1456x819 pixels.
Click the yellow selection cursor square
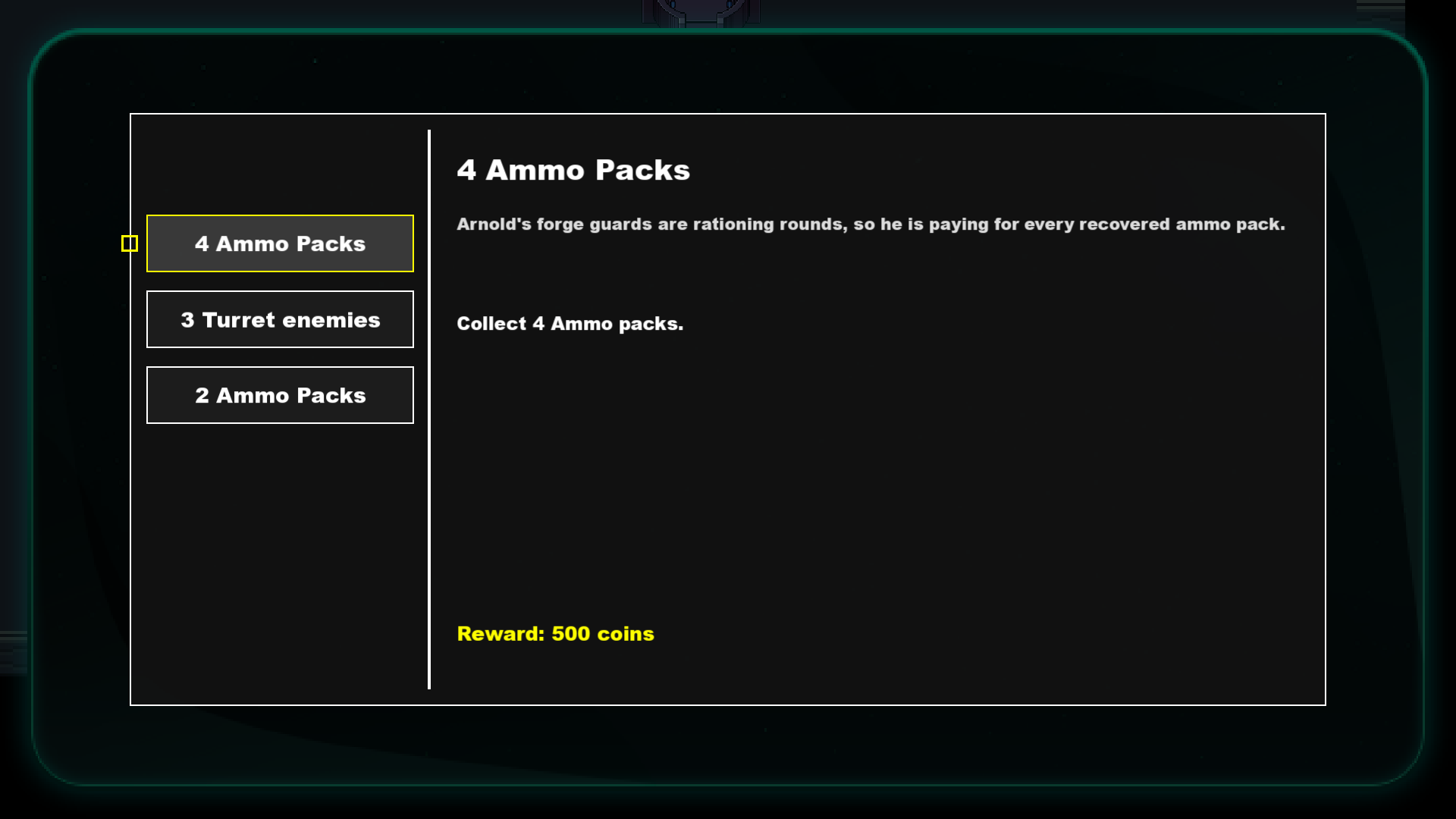pos(130,243)
